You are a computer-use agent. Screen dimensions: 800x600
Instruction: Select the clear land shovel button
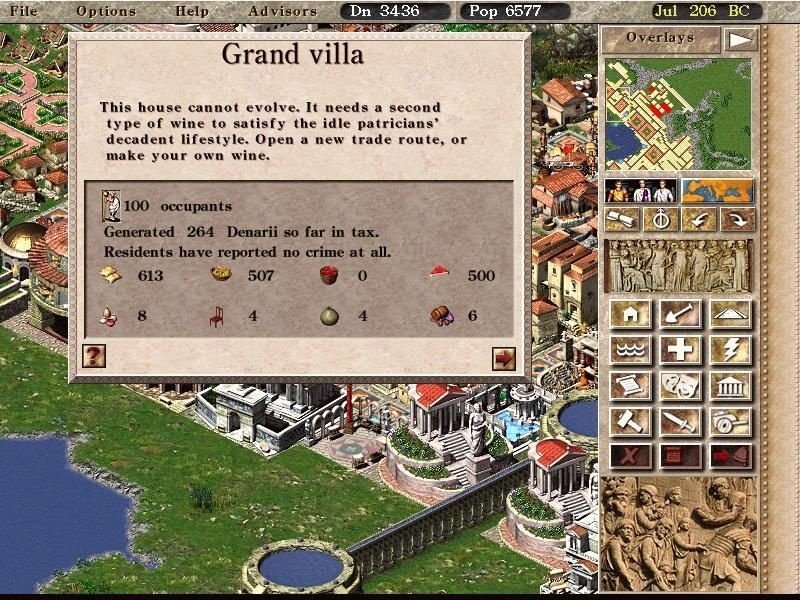point(680,314)
